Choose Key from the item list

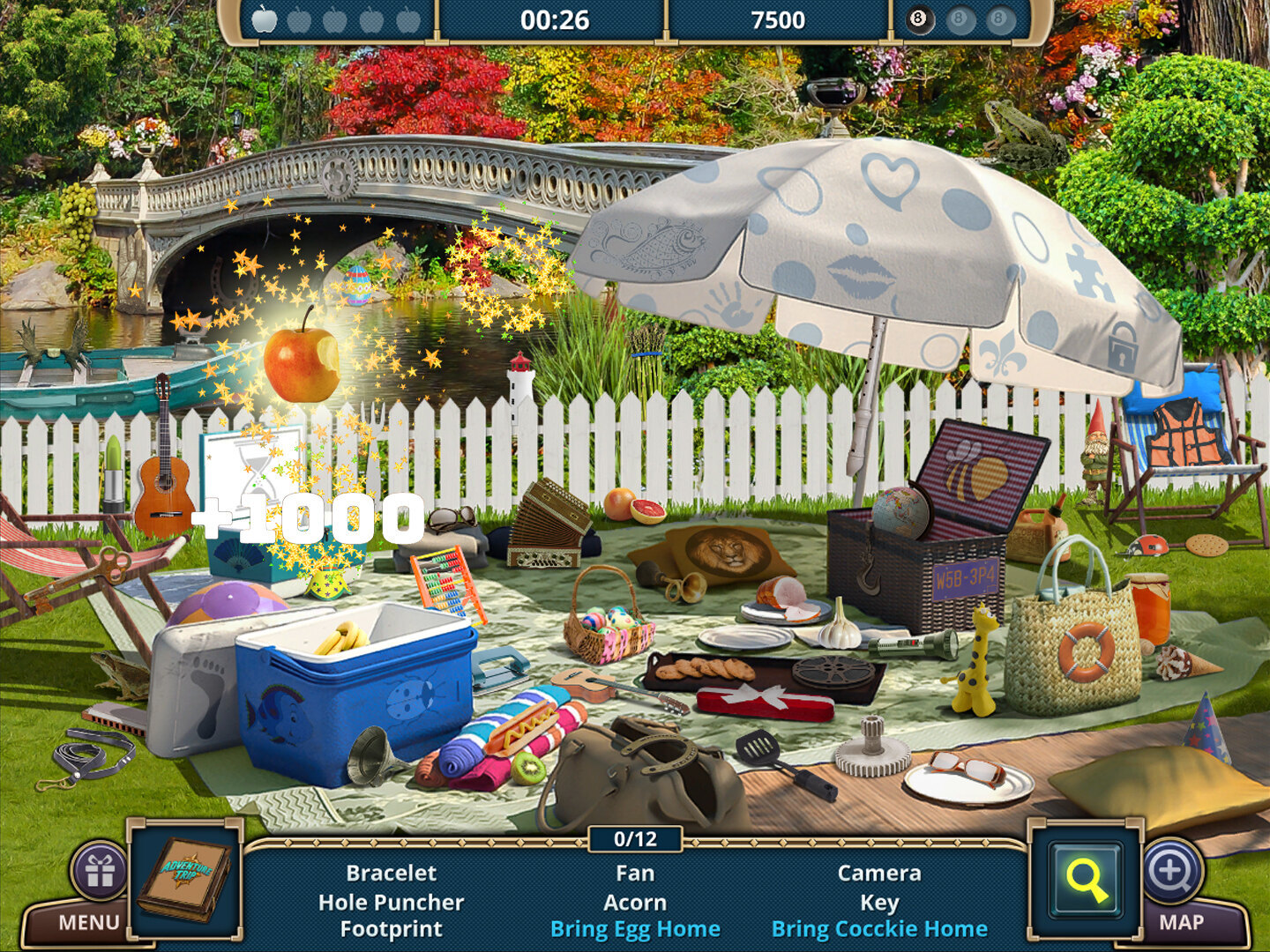[879, 902]
